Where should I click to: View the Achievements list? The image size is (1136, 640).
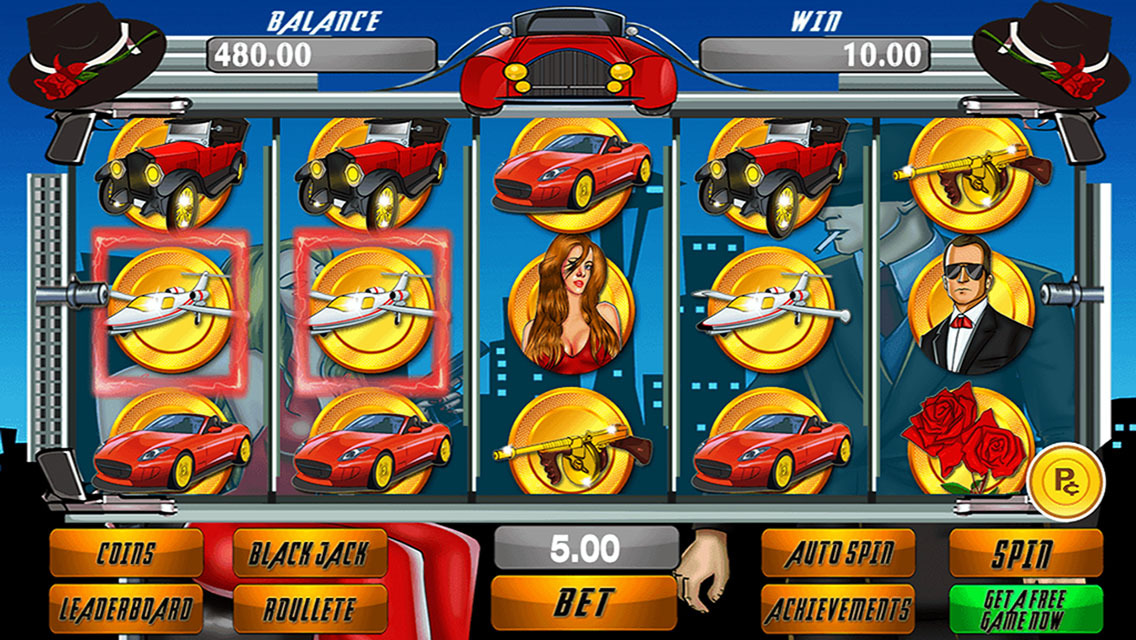(838, 608)
